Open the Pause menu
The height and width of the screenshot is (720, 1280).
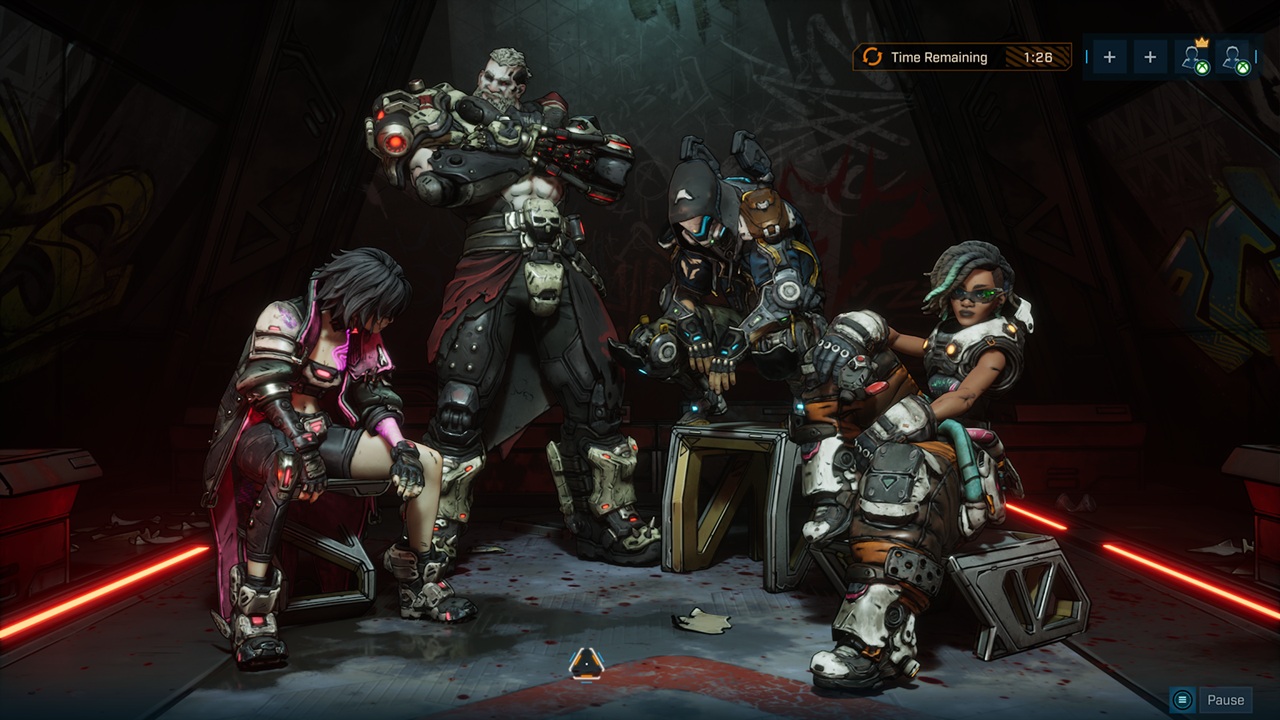pos(1212,700)
